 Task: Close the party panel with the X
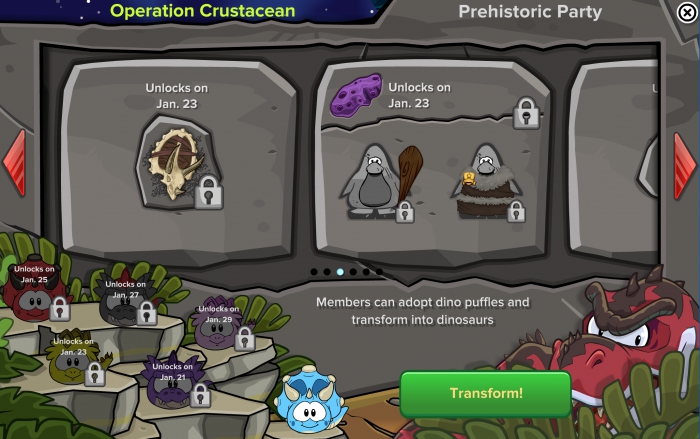point(686,13)
